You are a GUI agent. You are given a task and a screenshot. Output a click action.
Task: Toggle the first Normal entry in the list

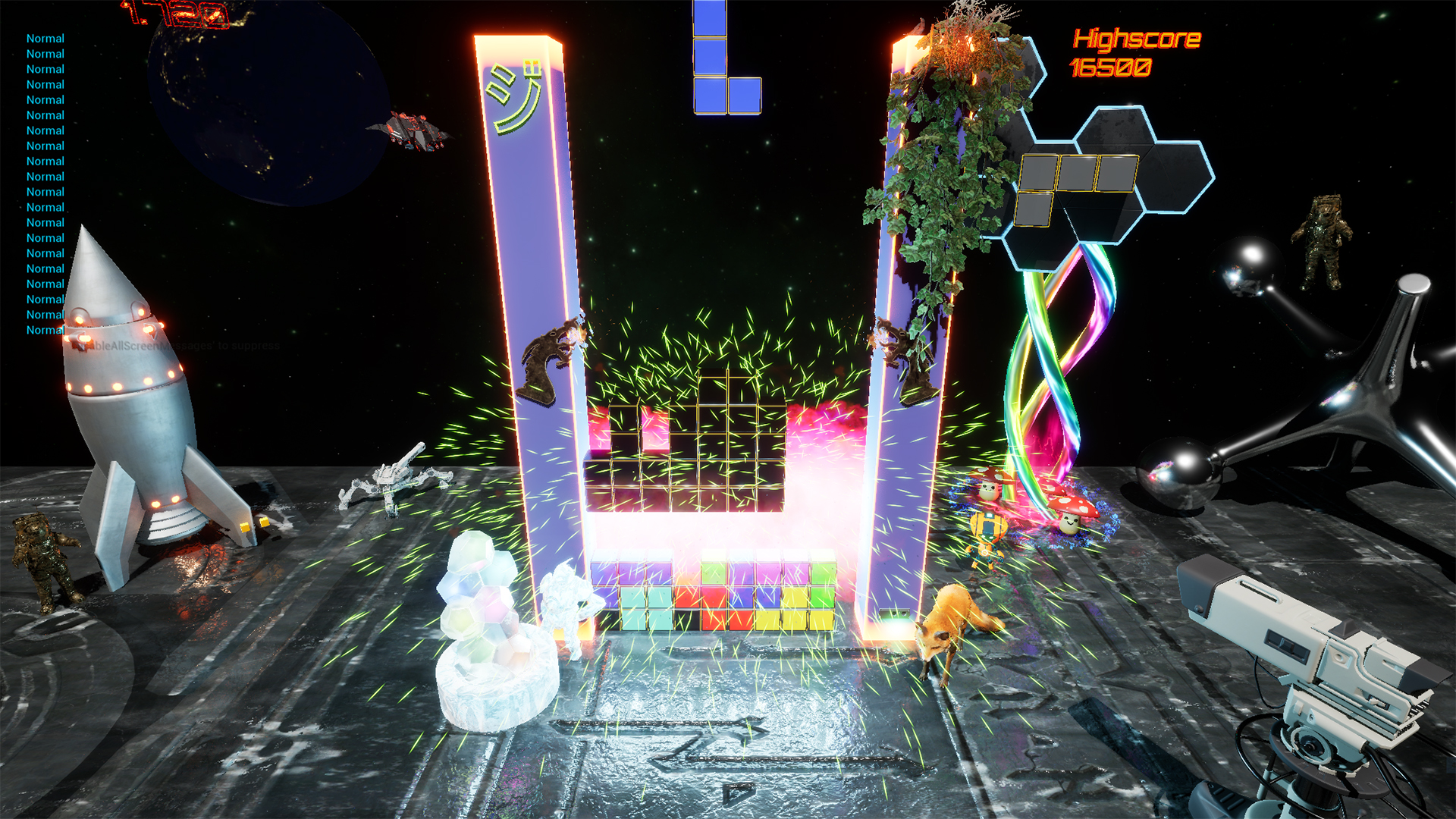[x=45, y=38]
